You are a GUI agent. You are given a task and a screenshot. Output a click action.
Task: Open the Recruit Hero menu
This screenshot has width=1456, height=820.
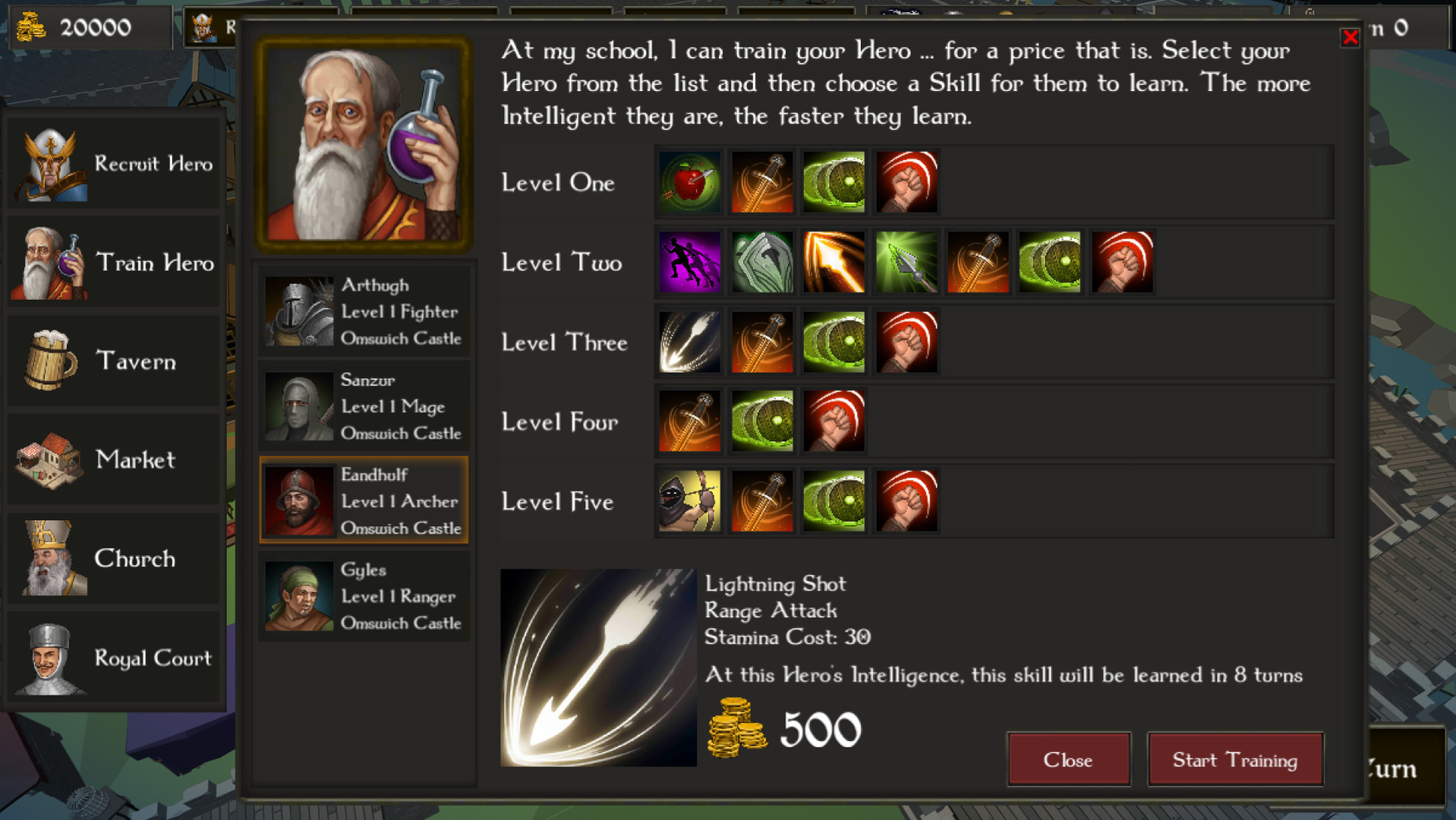tap(112, 162)
